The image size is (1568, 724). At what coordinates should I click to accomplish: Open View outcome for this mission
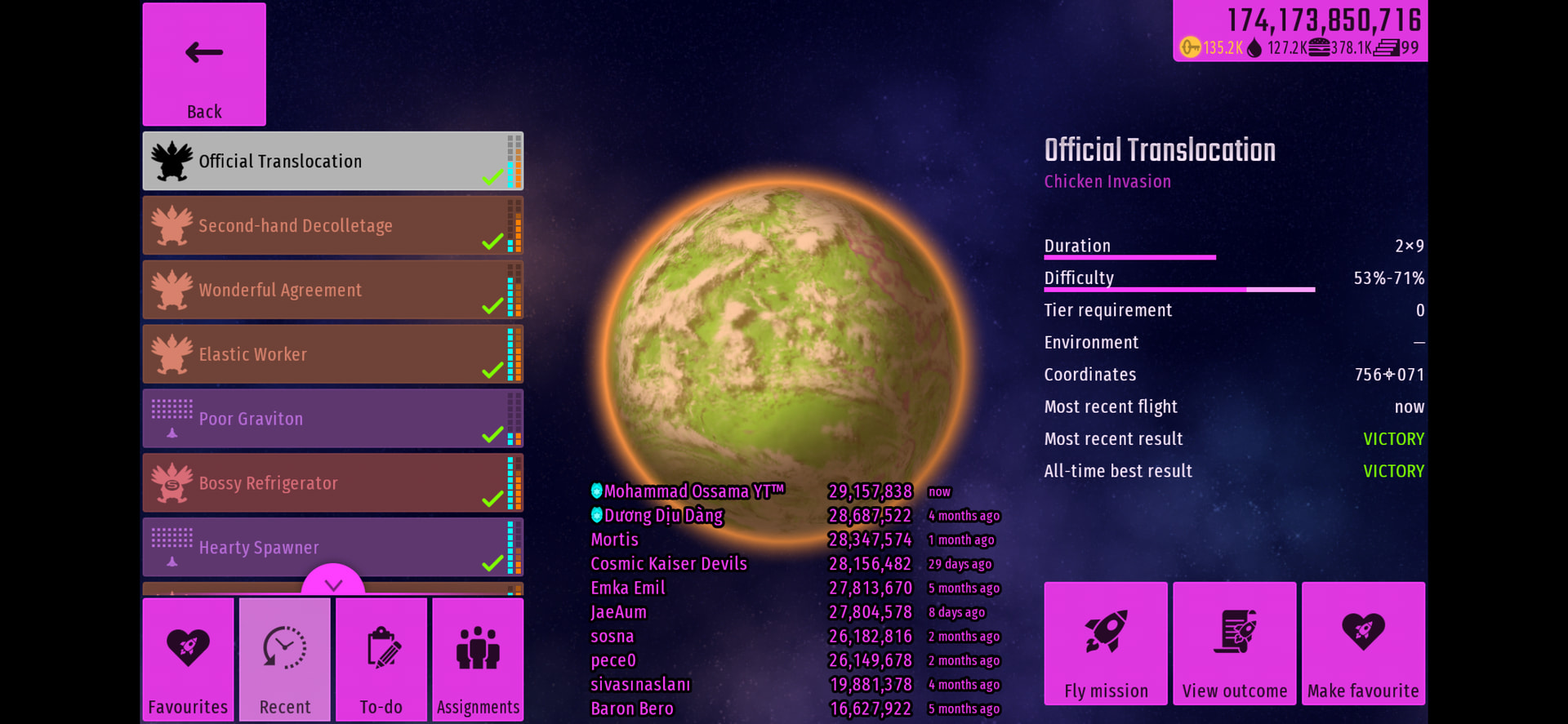pos(1235,643)
